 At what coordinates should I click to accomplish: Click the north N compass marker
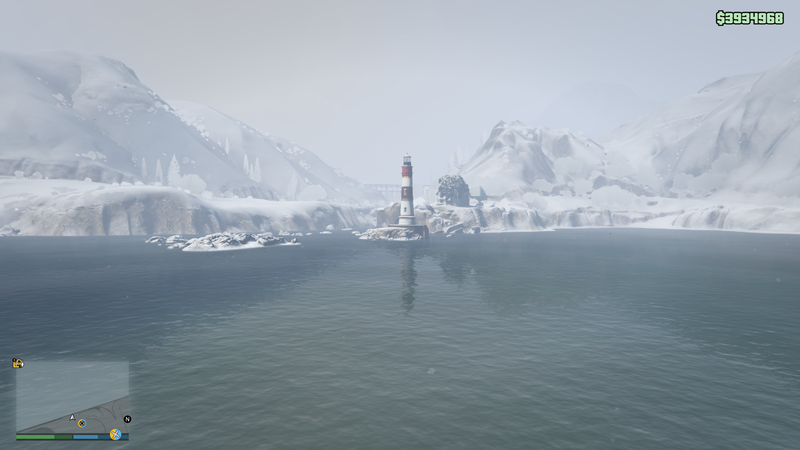128,418
